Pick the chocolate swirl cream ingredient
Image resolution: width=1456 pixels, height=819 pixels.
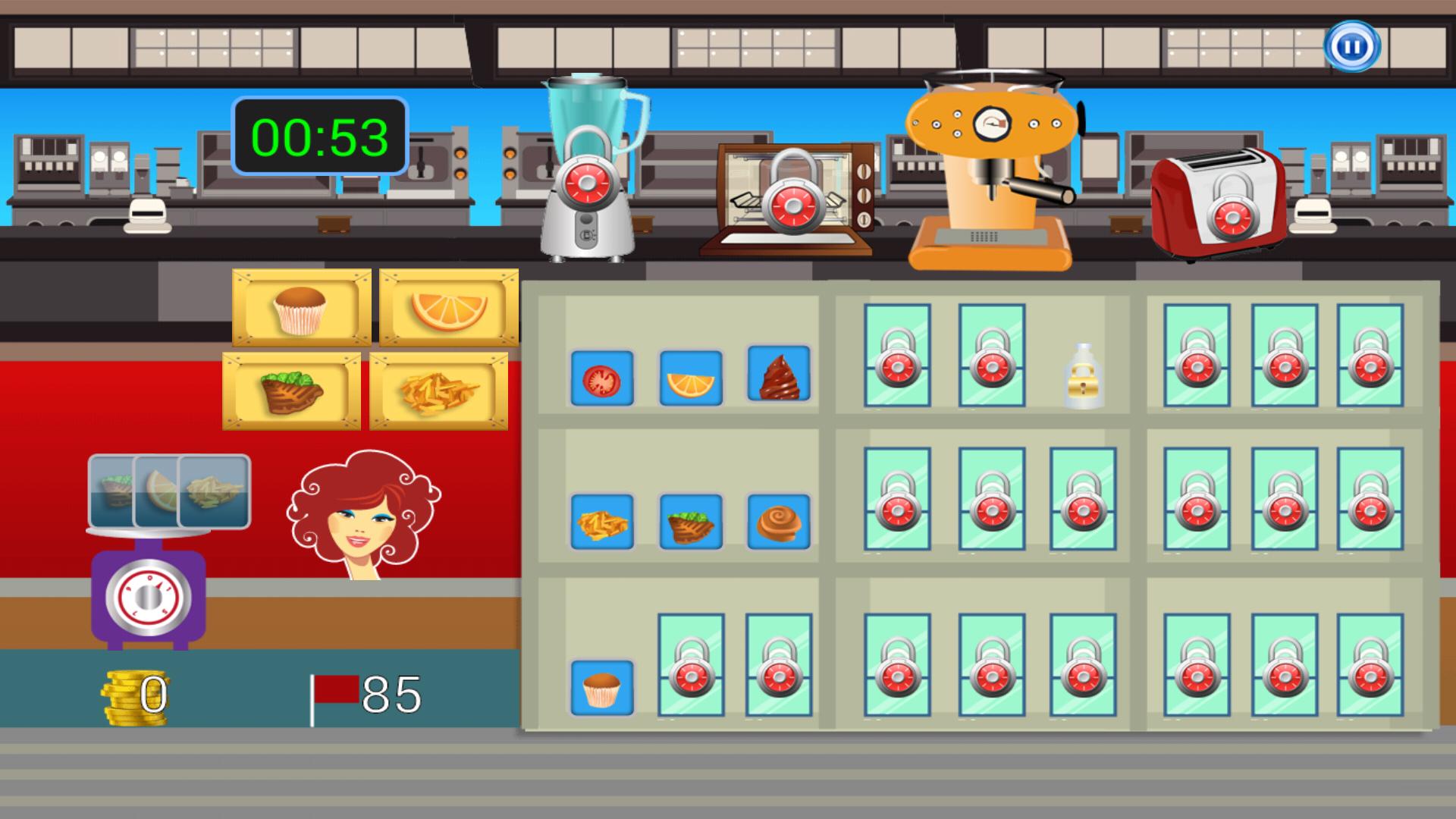pyautogui.click(x=779, y=375)
